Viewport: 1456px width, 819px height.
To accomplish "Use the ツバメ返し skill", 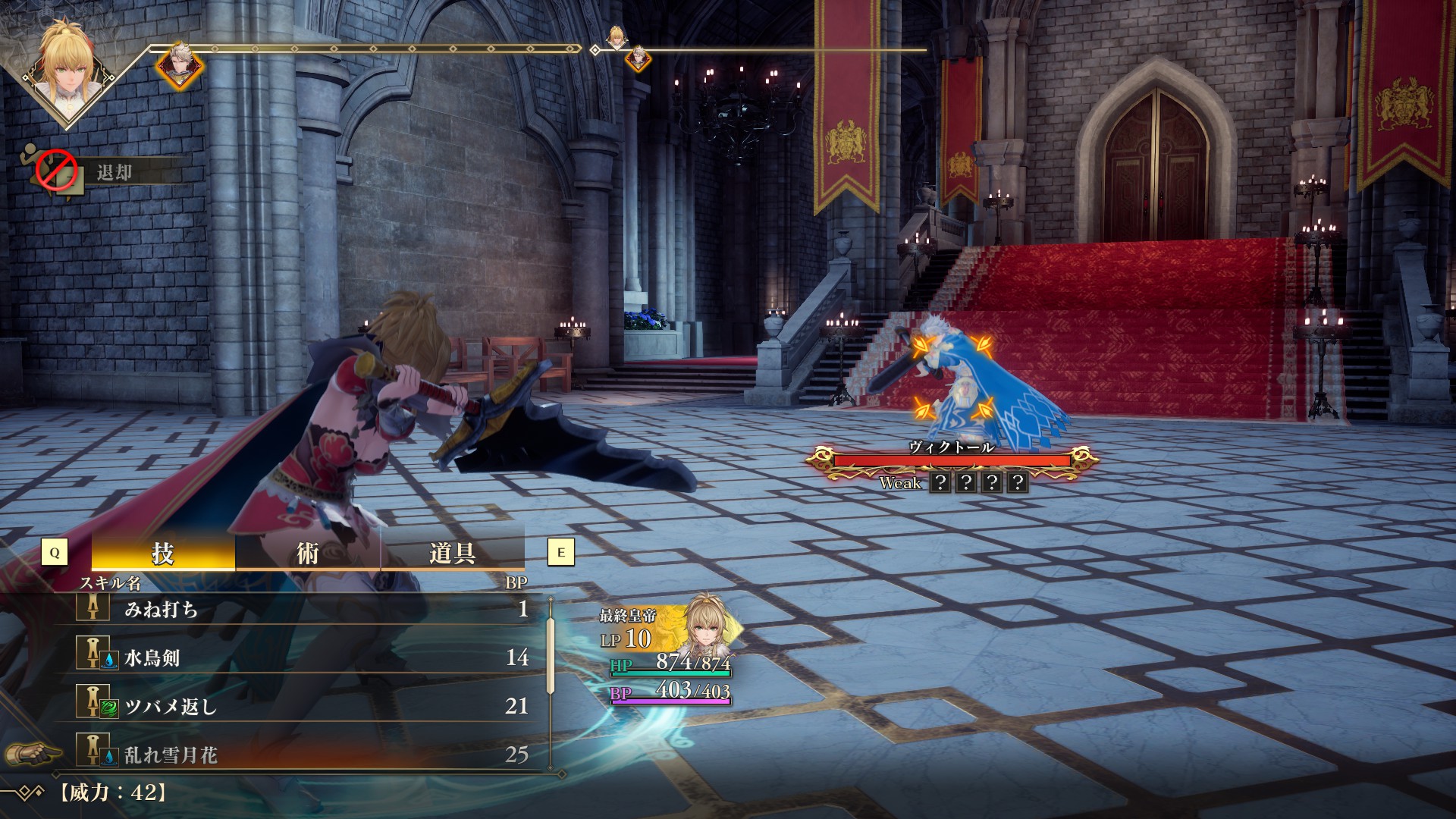I will [x=303, y=706].
